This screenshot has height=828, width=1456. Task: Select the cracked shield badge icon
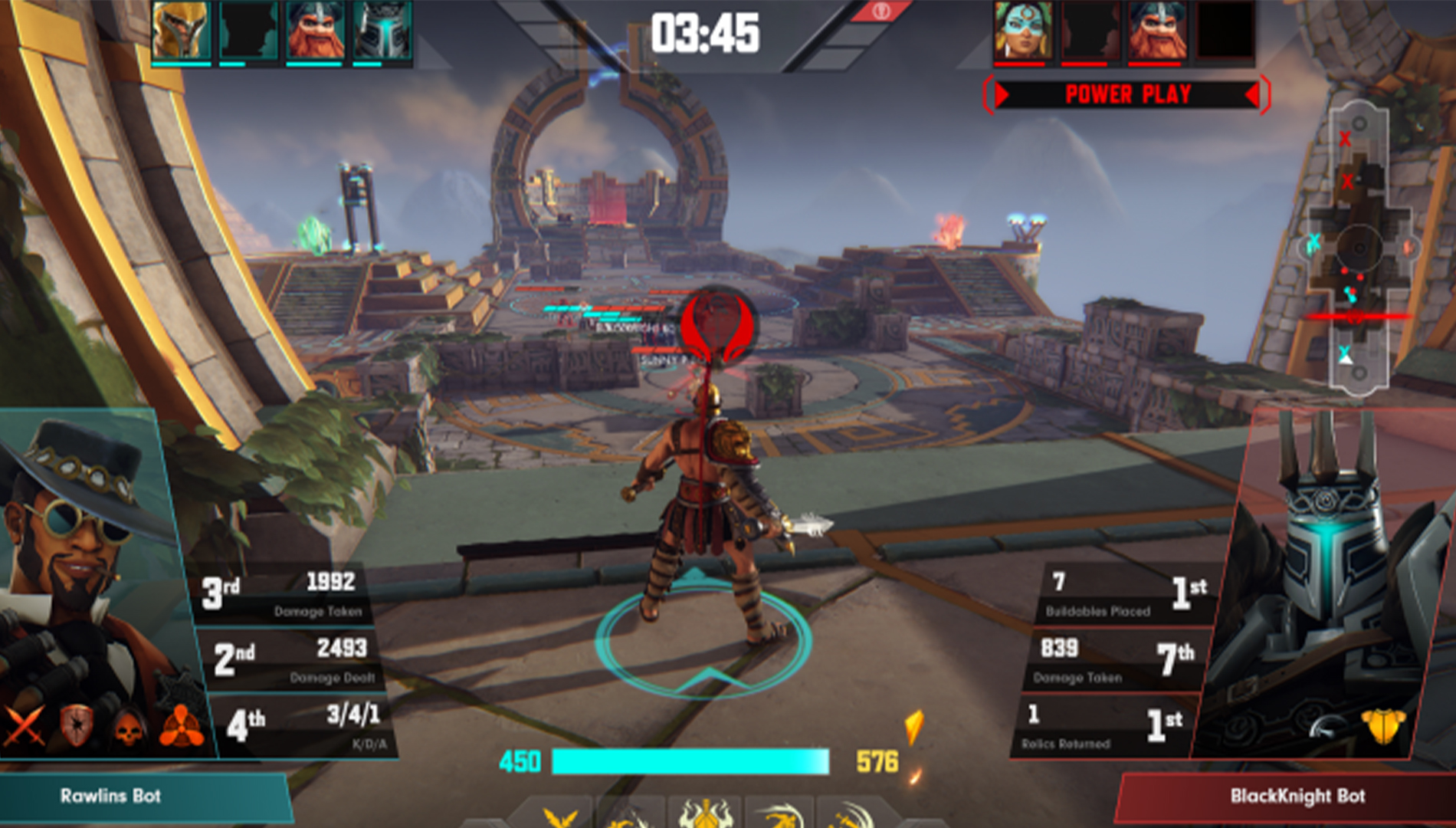77,724
